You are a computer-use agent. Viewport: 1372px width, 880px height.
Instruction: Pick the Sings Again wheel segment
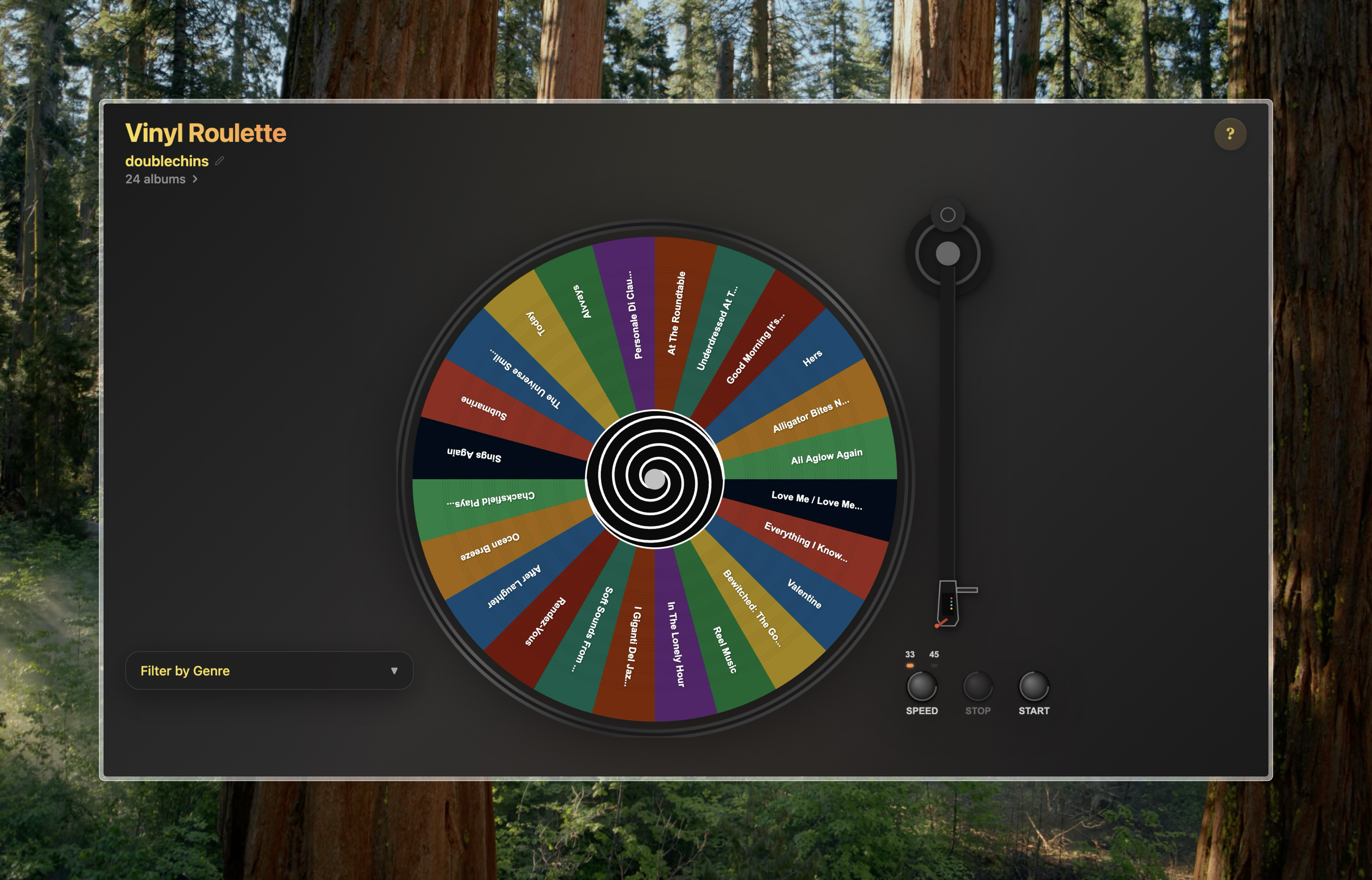click(474, 455)
